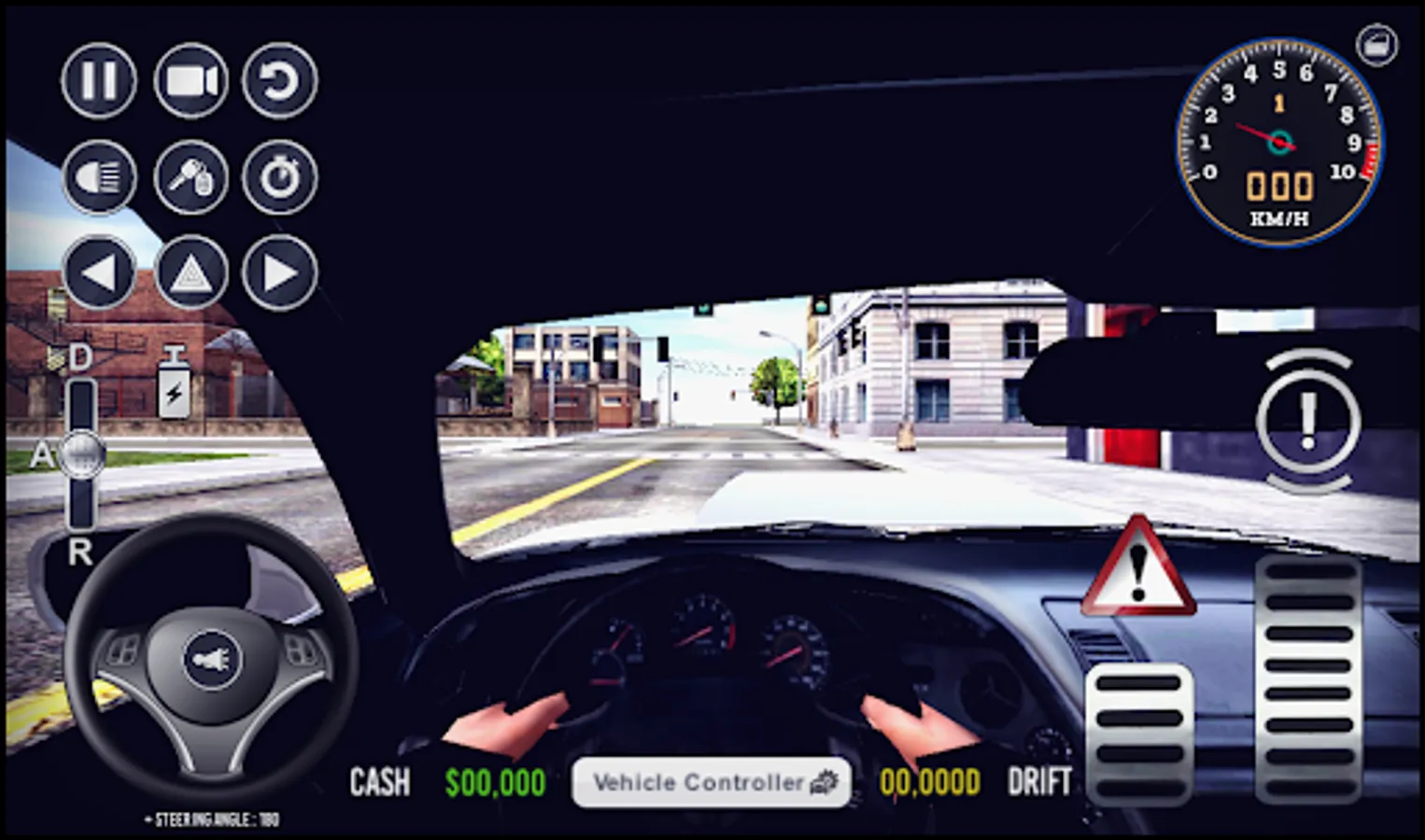Tap the battery indicator icon
Screen dimensions: 1425x840
point(176,383)
